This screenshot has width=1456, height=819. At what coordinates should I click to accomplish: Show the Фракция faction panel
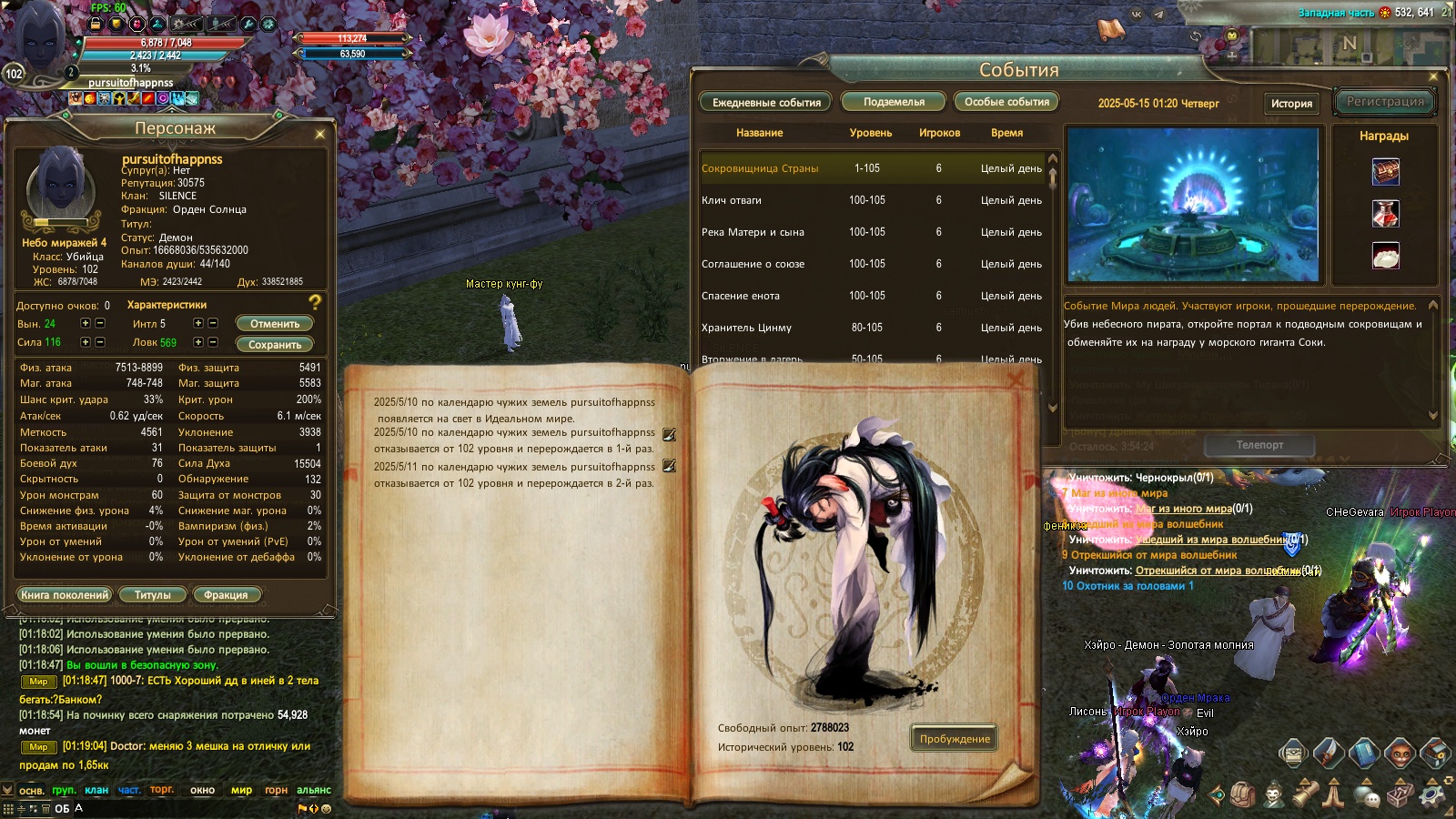(226, 595)
